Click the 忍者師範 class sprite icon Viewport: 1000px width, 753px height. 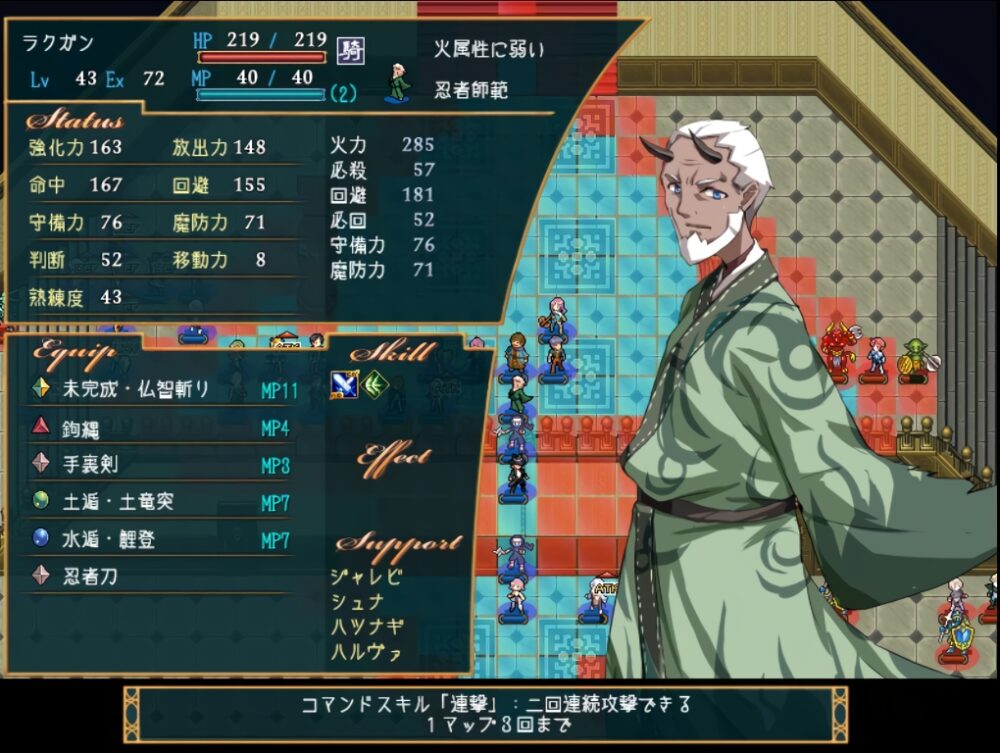[399, 84]
